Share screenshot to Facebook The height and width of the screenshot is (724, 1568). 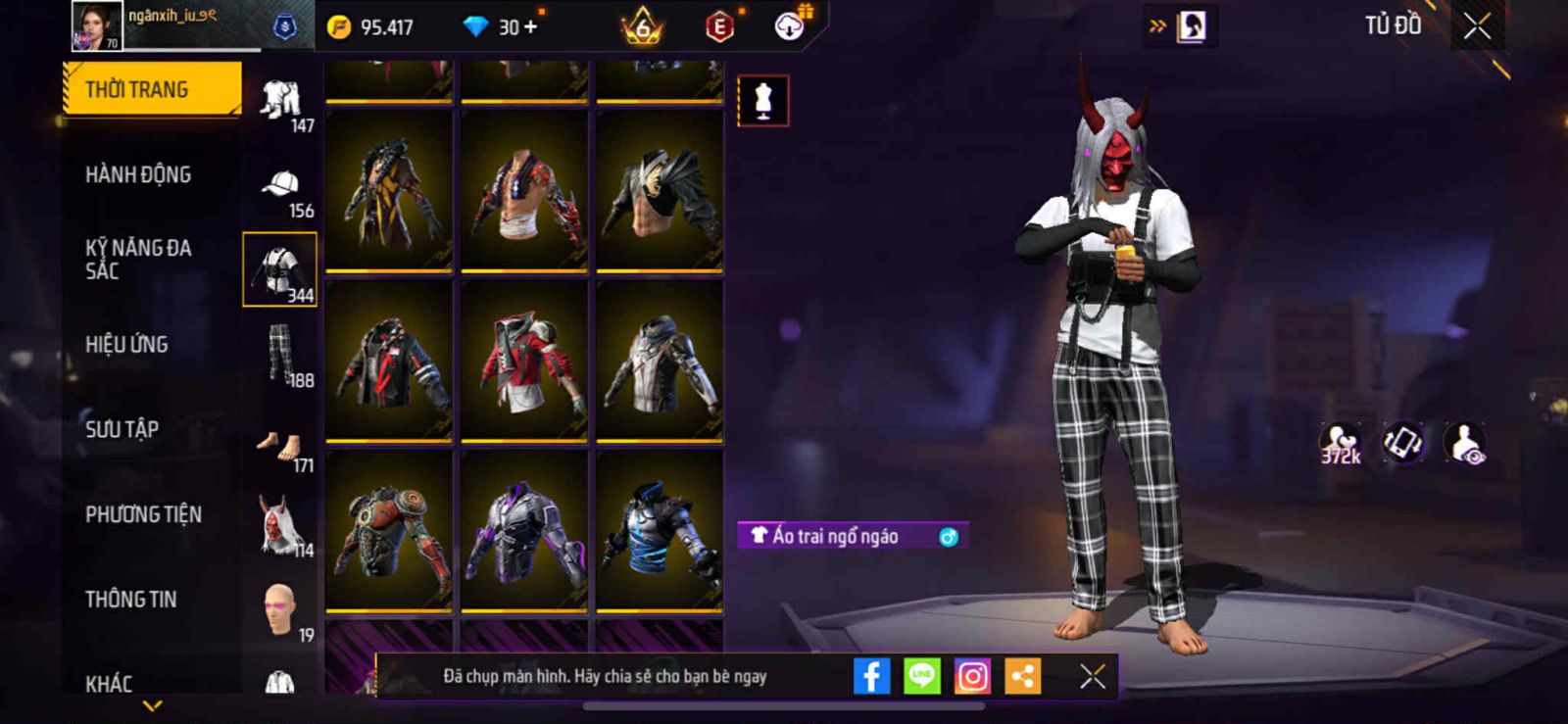tap(871, 676)
